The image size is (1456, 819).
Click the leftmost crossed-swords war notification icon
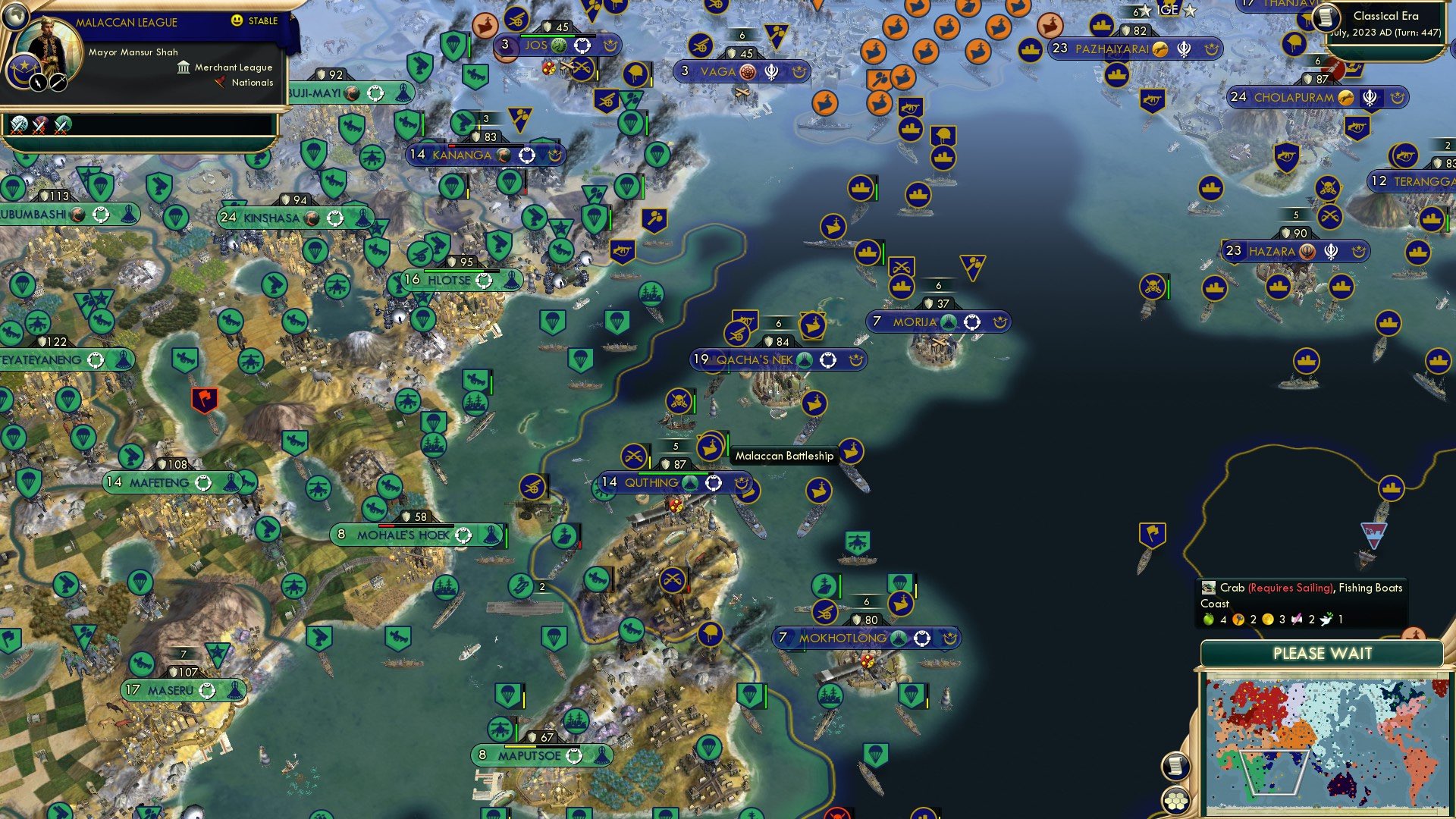tap(18, 126)
